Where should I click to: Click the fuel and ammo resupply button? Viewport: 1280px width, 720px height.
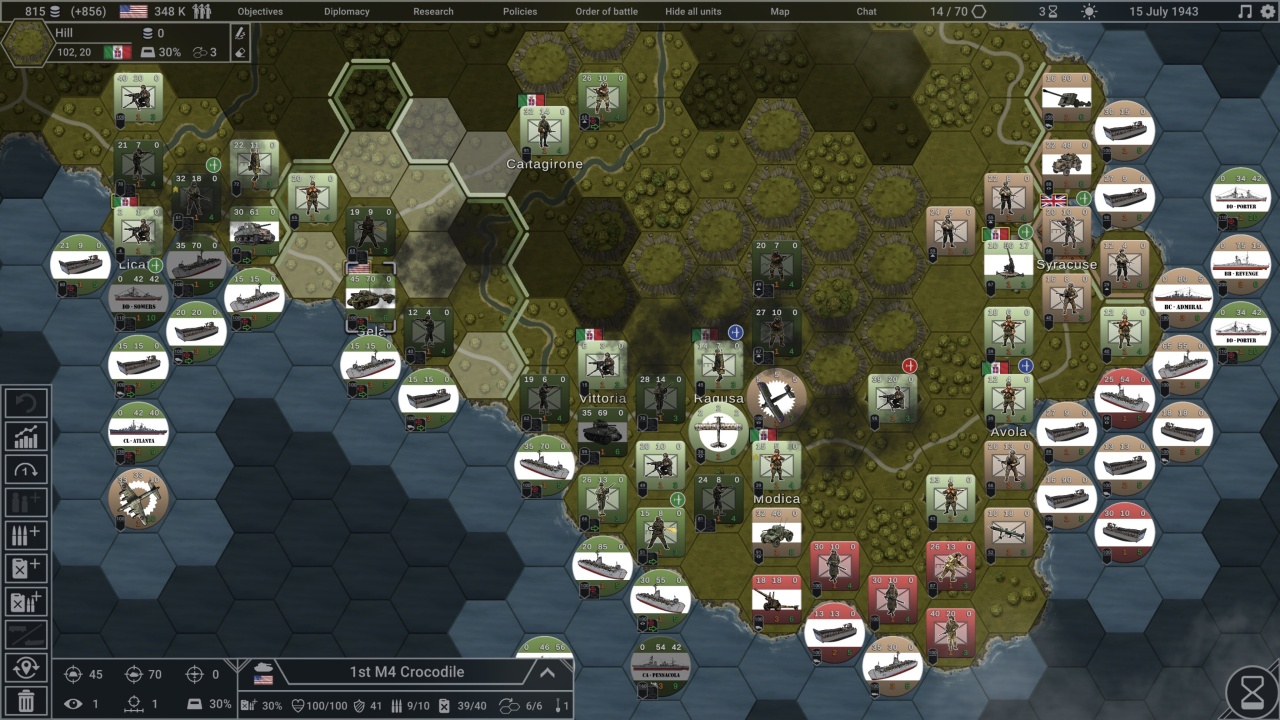pos(27,601)
